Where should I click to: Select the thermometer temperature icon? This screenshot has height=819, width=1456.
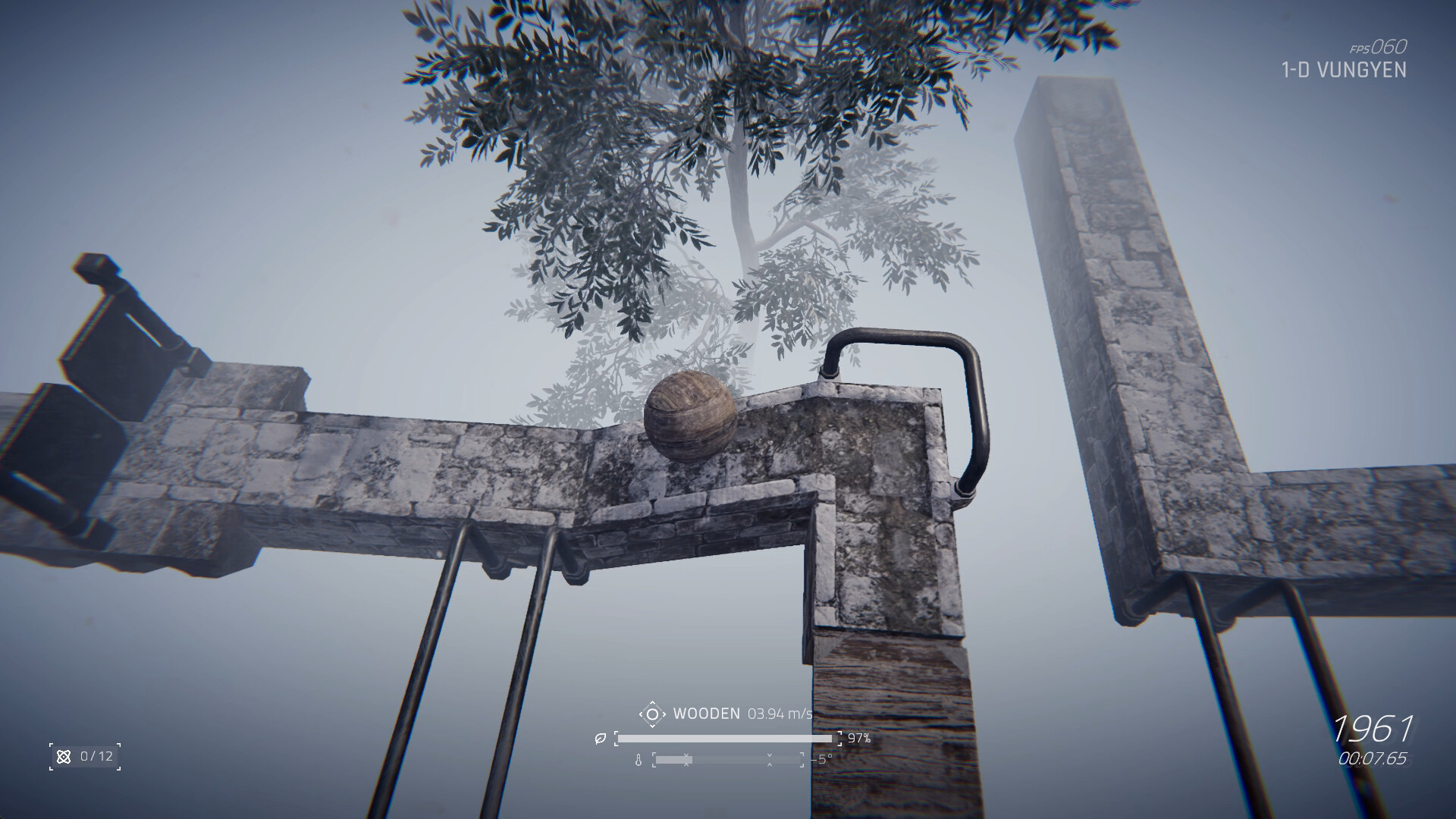[x=639, y=760]
